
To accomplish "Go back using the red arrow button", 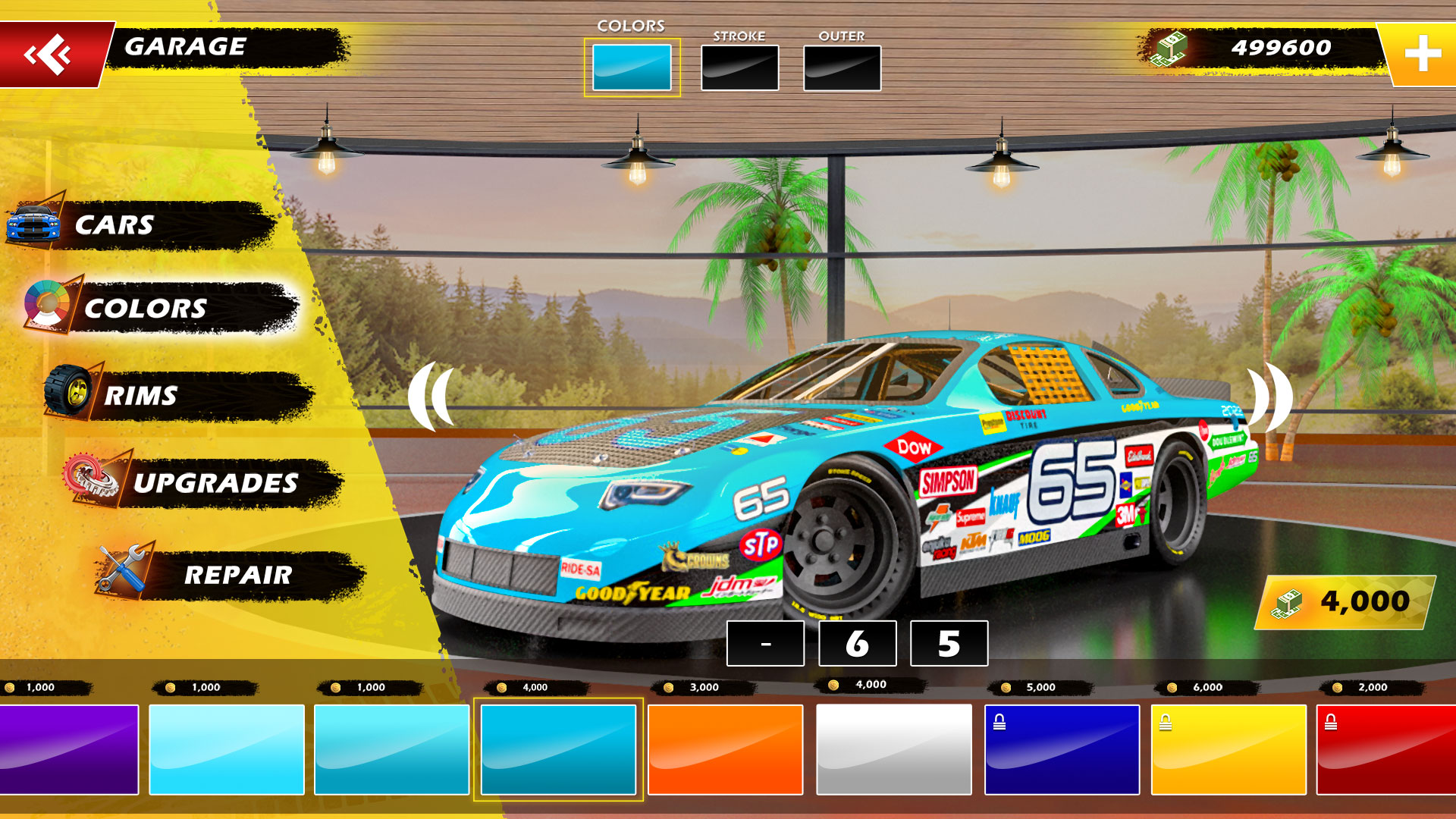I will (50, 55).
